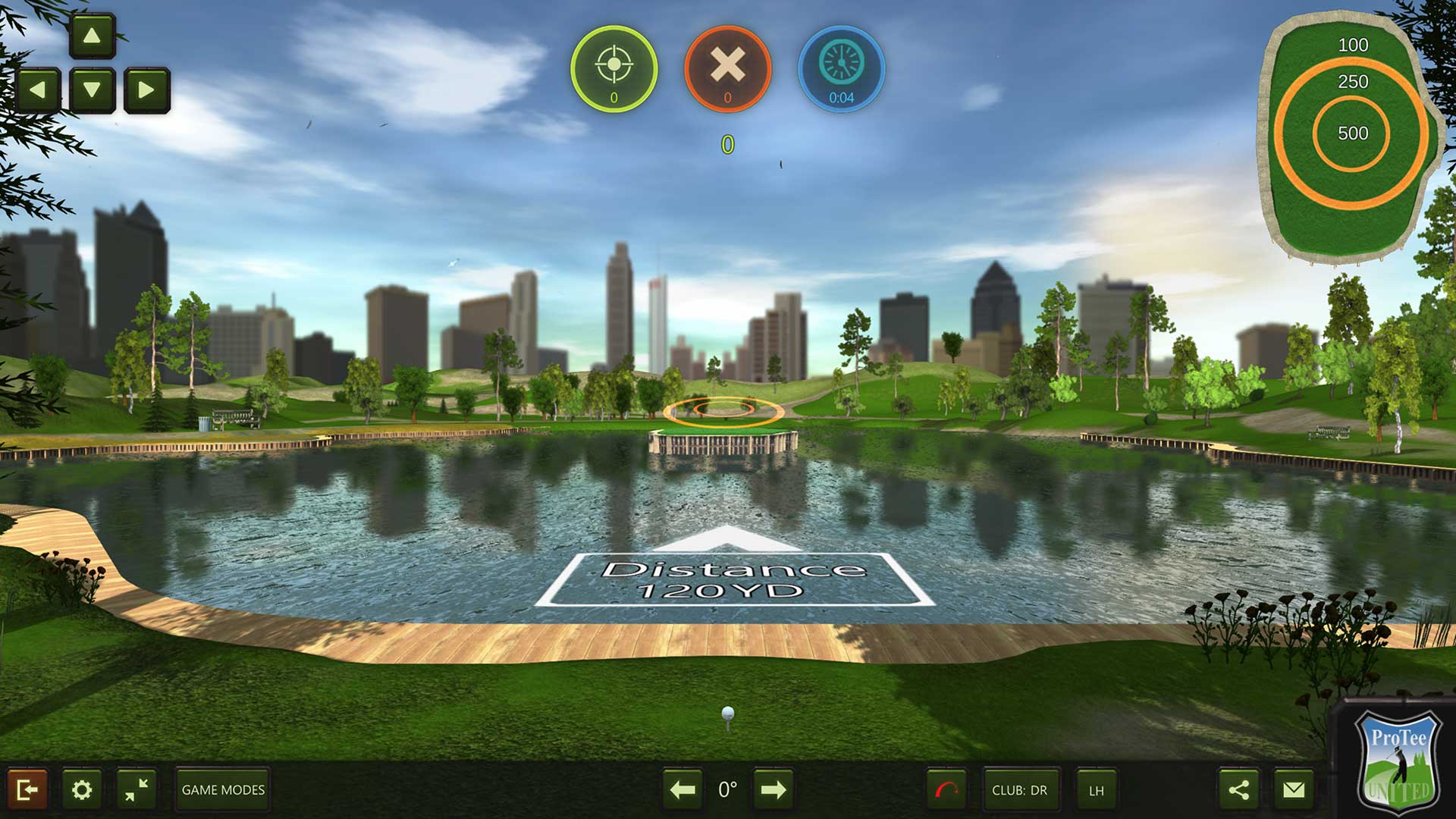Click the 0° aim angle indicator
Screen dimensions: 1456x819
(727, 789)
